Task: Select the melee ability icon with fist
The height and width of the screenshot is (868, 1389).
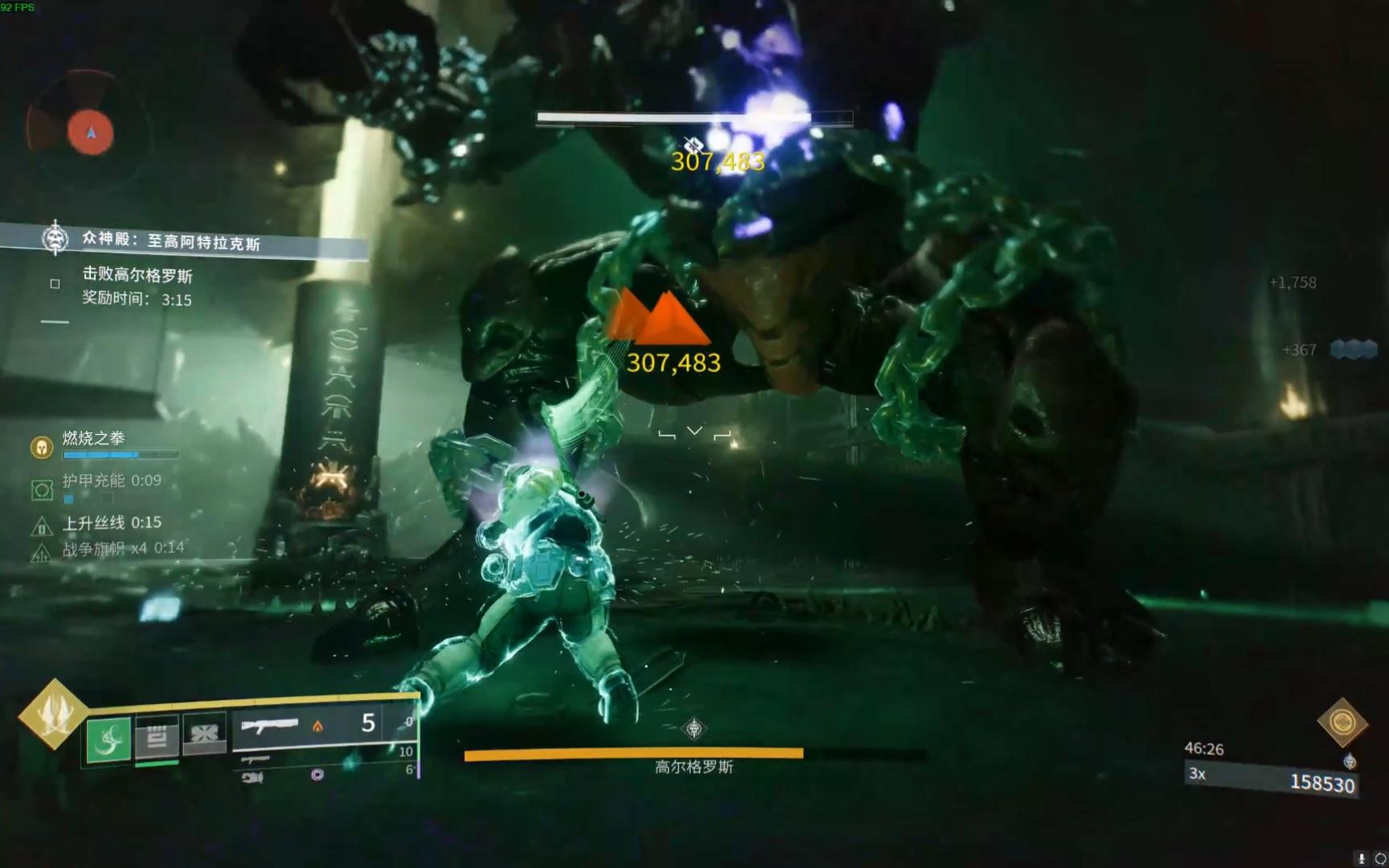Action: click(157, 736)
